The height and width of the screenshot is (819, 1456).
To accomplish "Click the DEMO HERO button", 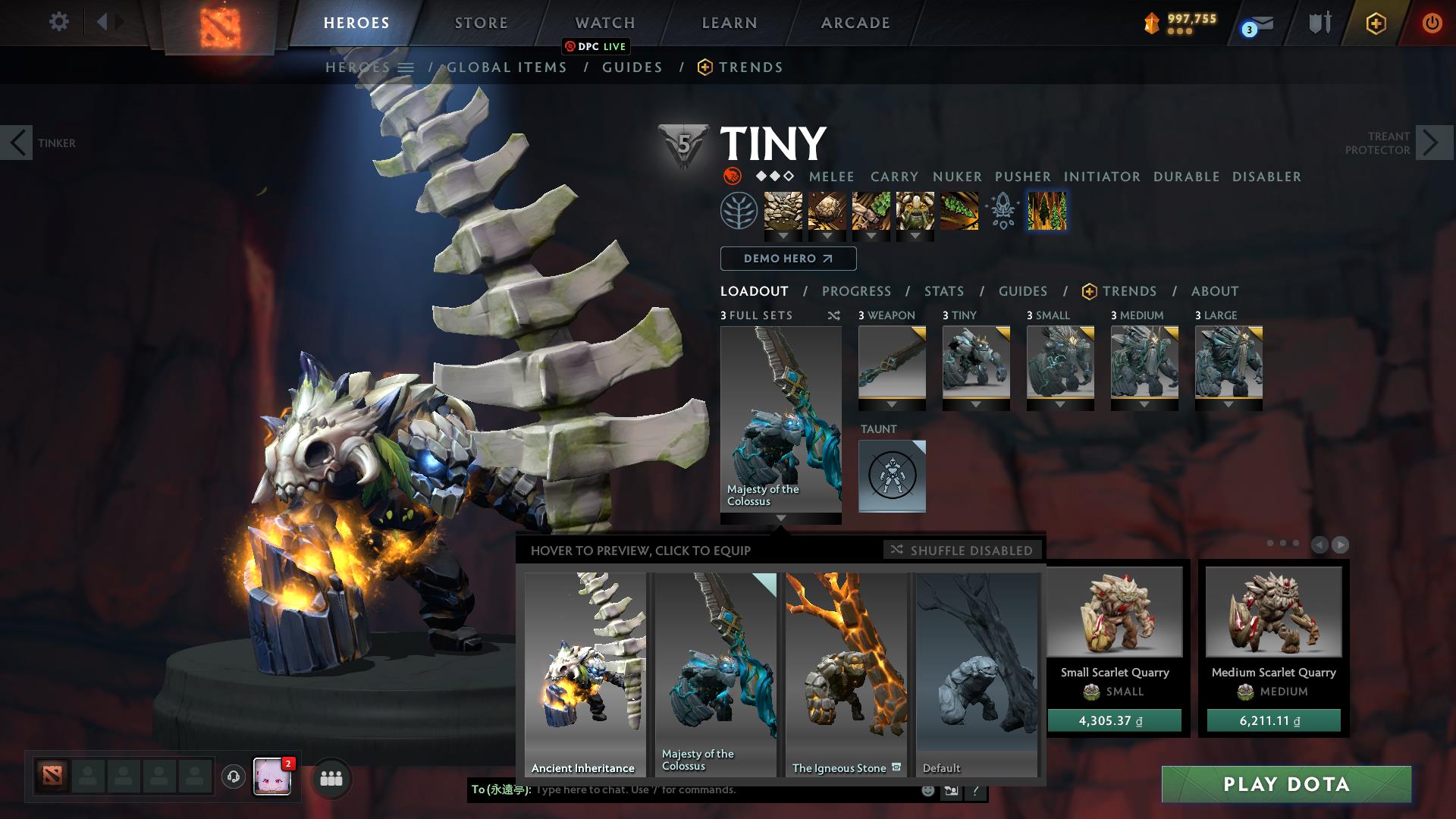I will click(x=787, y=259).
